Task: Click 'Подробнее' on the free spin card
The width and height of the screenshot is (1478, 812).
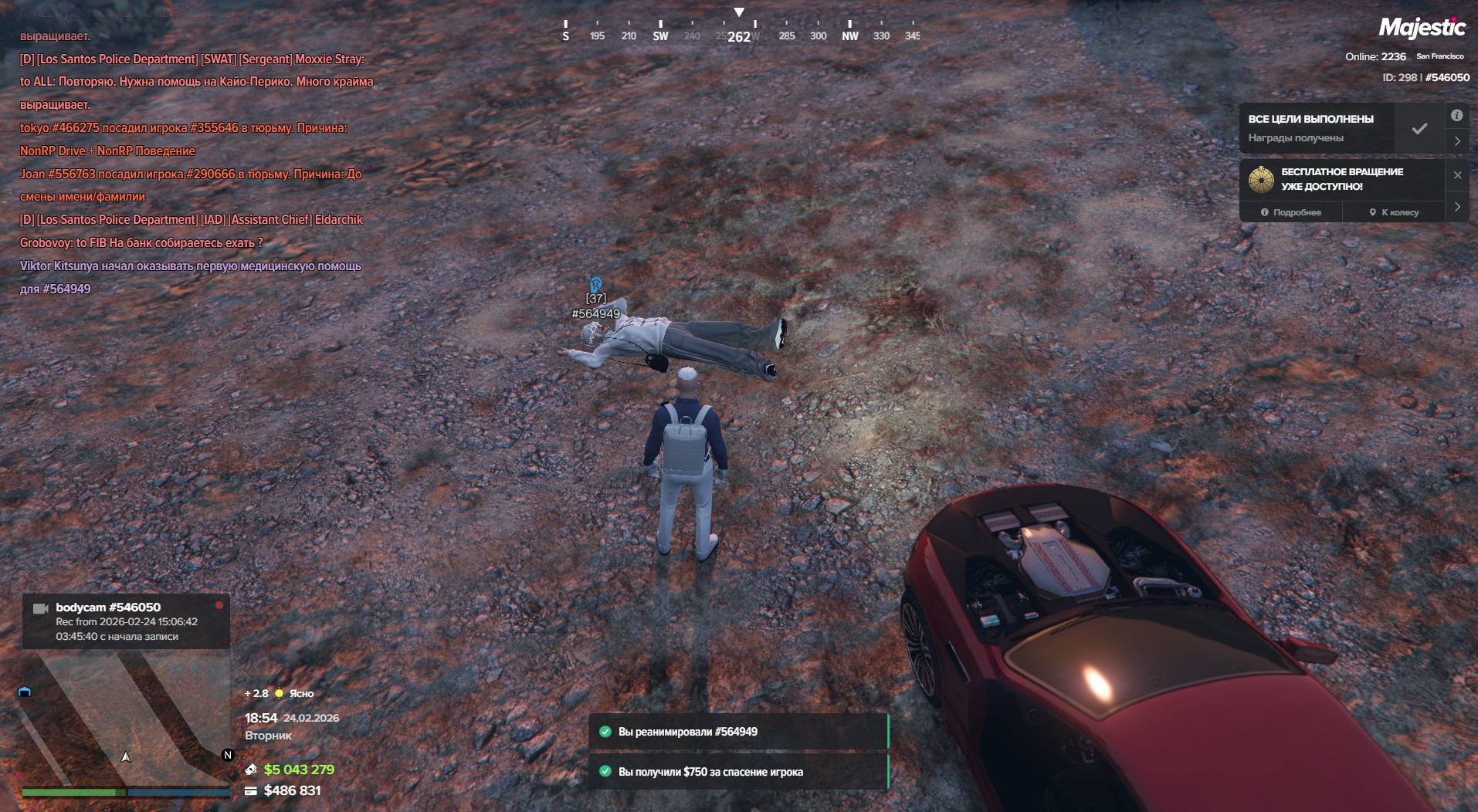Action: point(1291,212)
